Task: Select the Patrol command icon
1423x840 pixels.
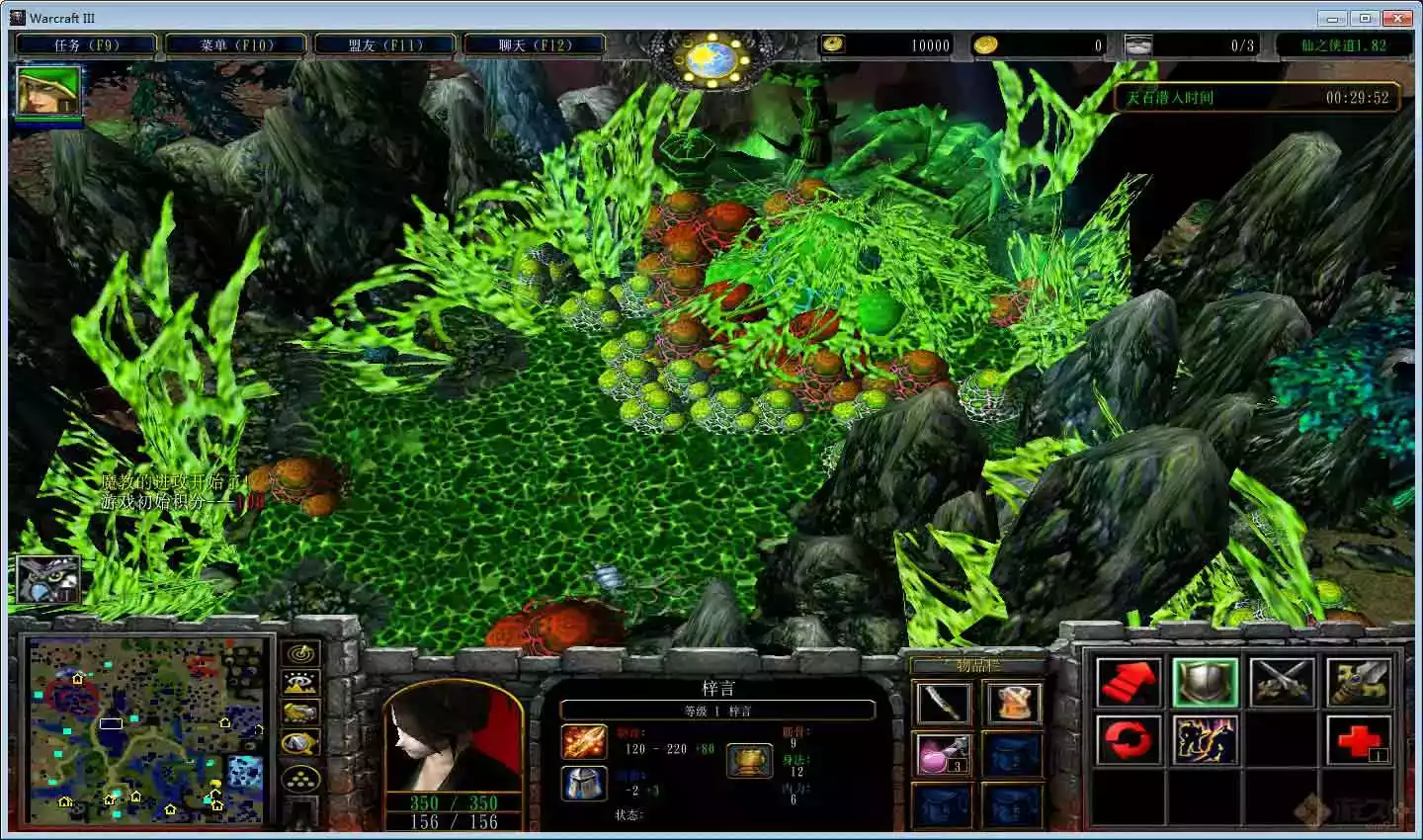Action: pyautogui.click(x=1359, y=683)
